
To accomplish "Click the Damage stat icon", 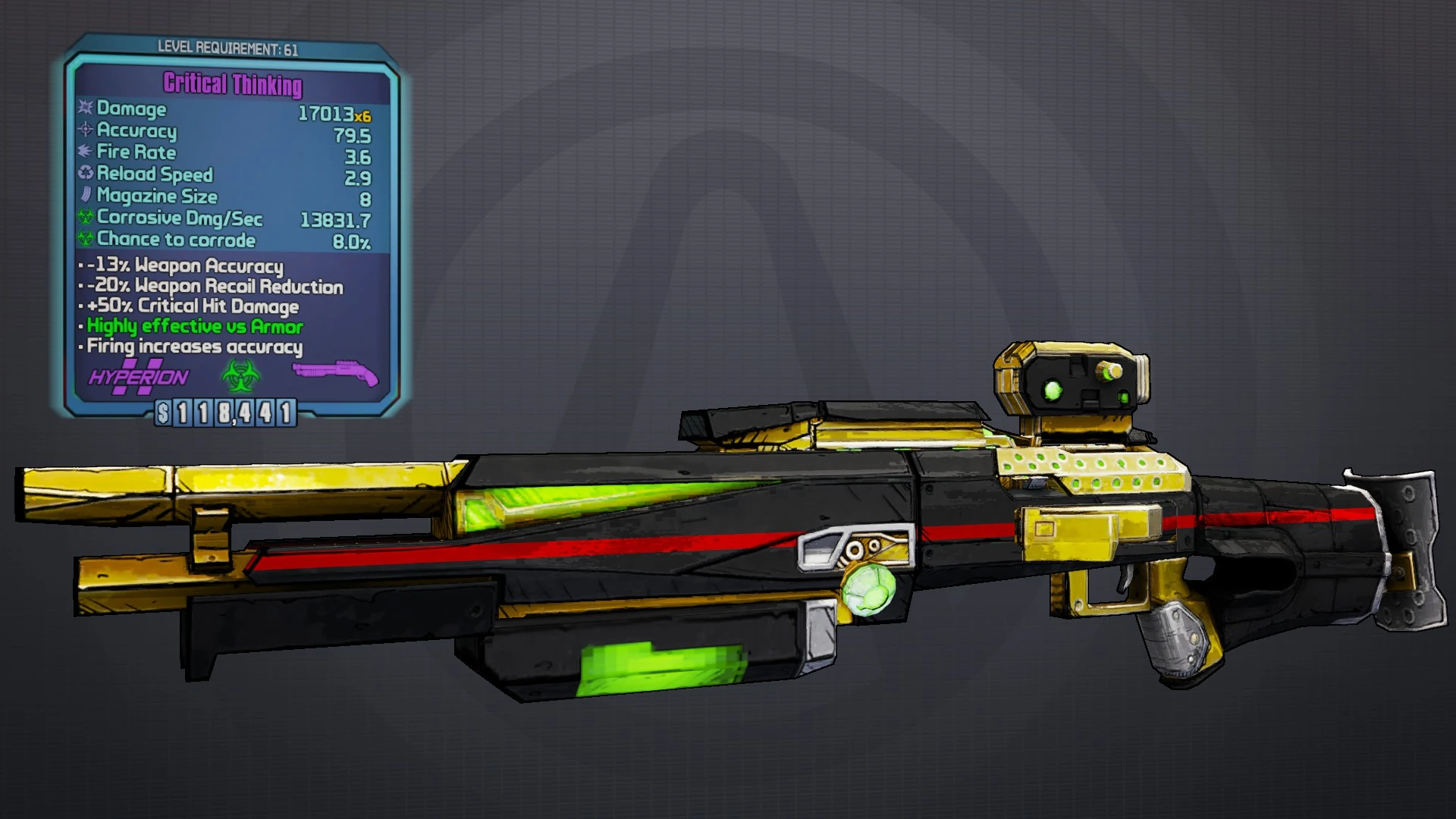I will [83, 109].
